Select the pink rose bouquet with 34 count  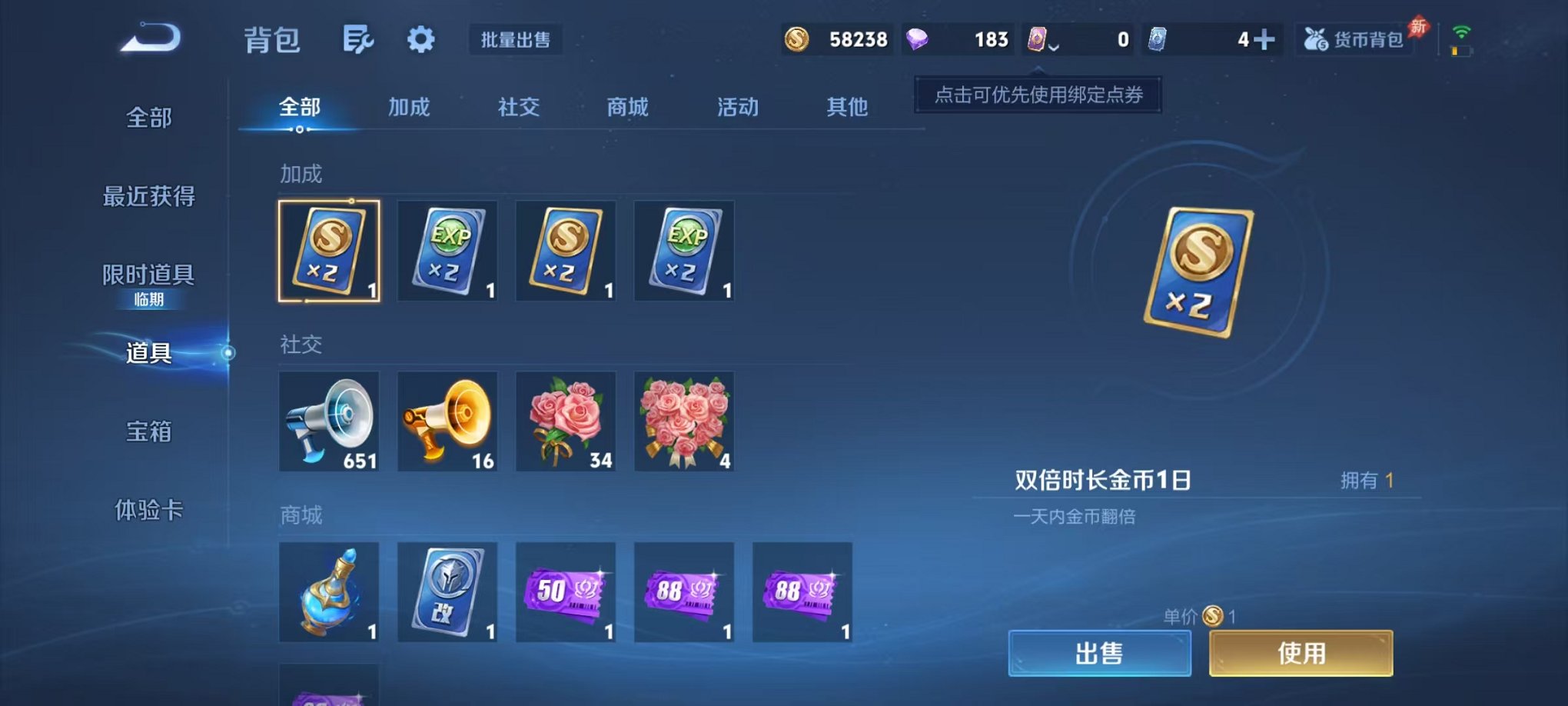(x=566, y=421)
